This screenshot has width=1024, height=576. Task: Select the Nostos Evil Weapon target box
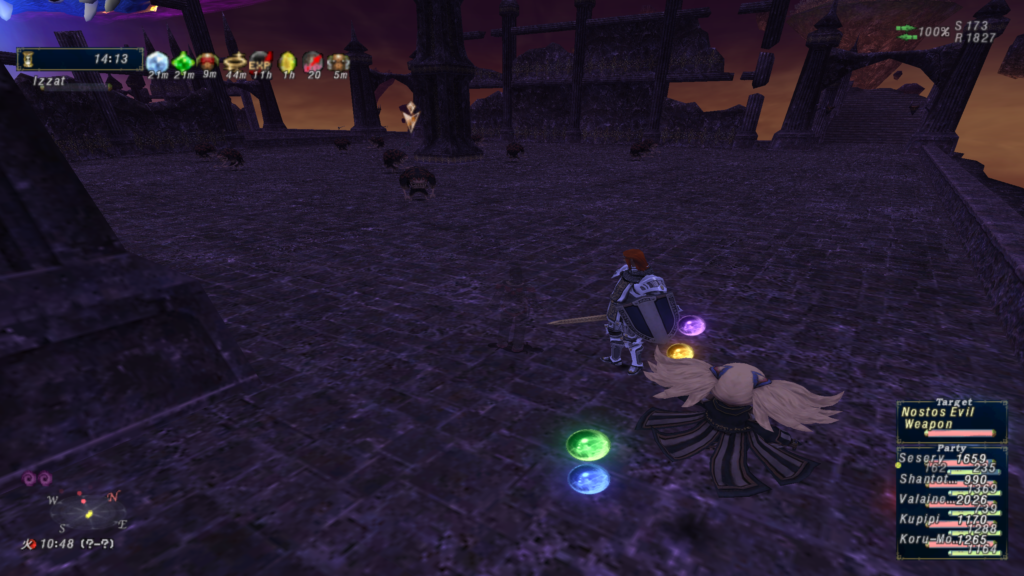951,420
